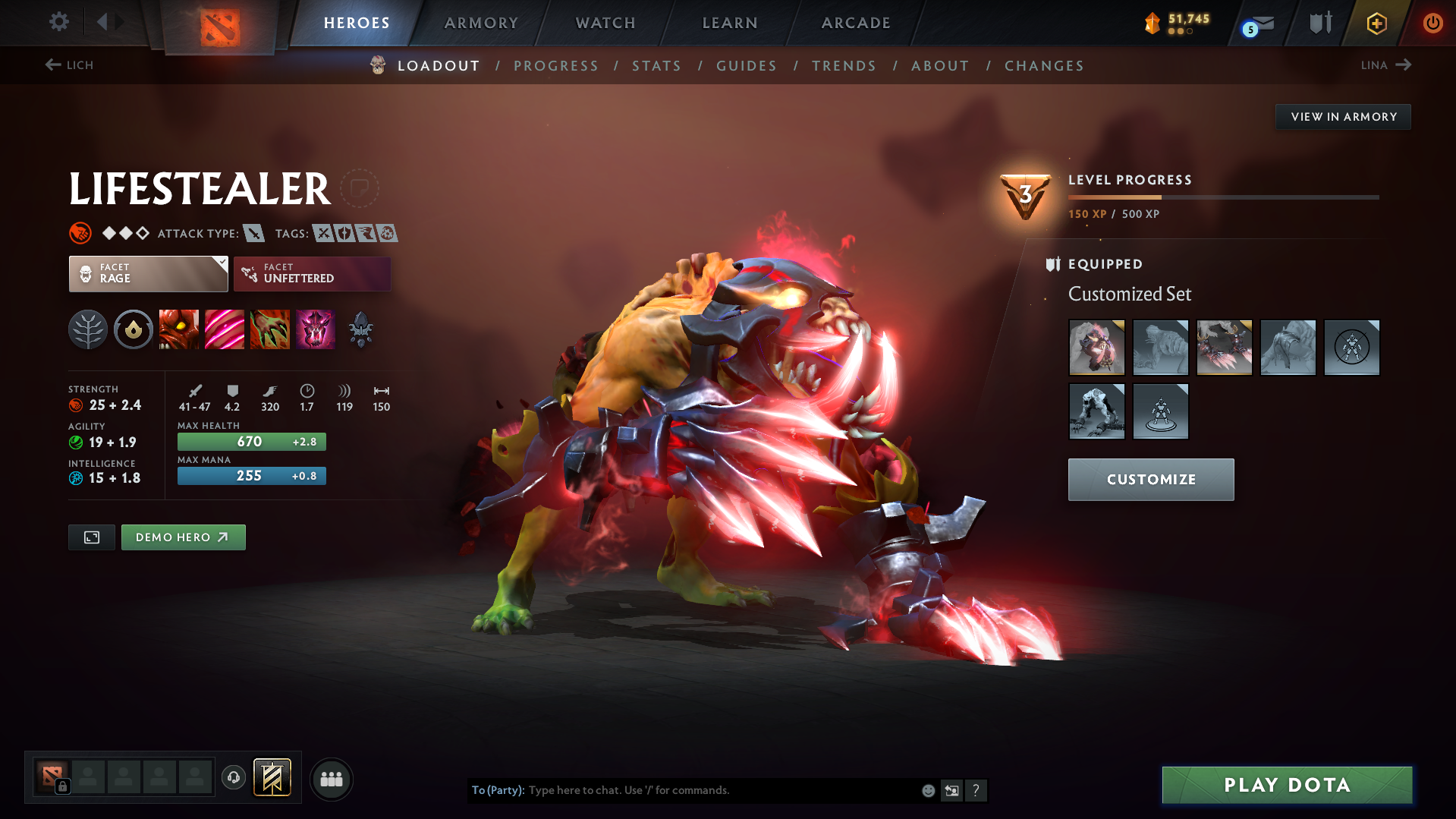Choose the Rage facet

148,273
